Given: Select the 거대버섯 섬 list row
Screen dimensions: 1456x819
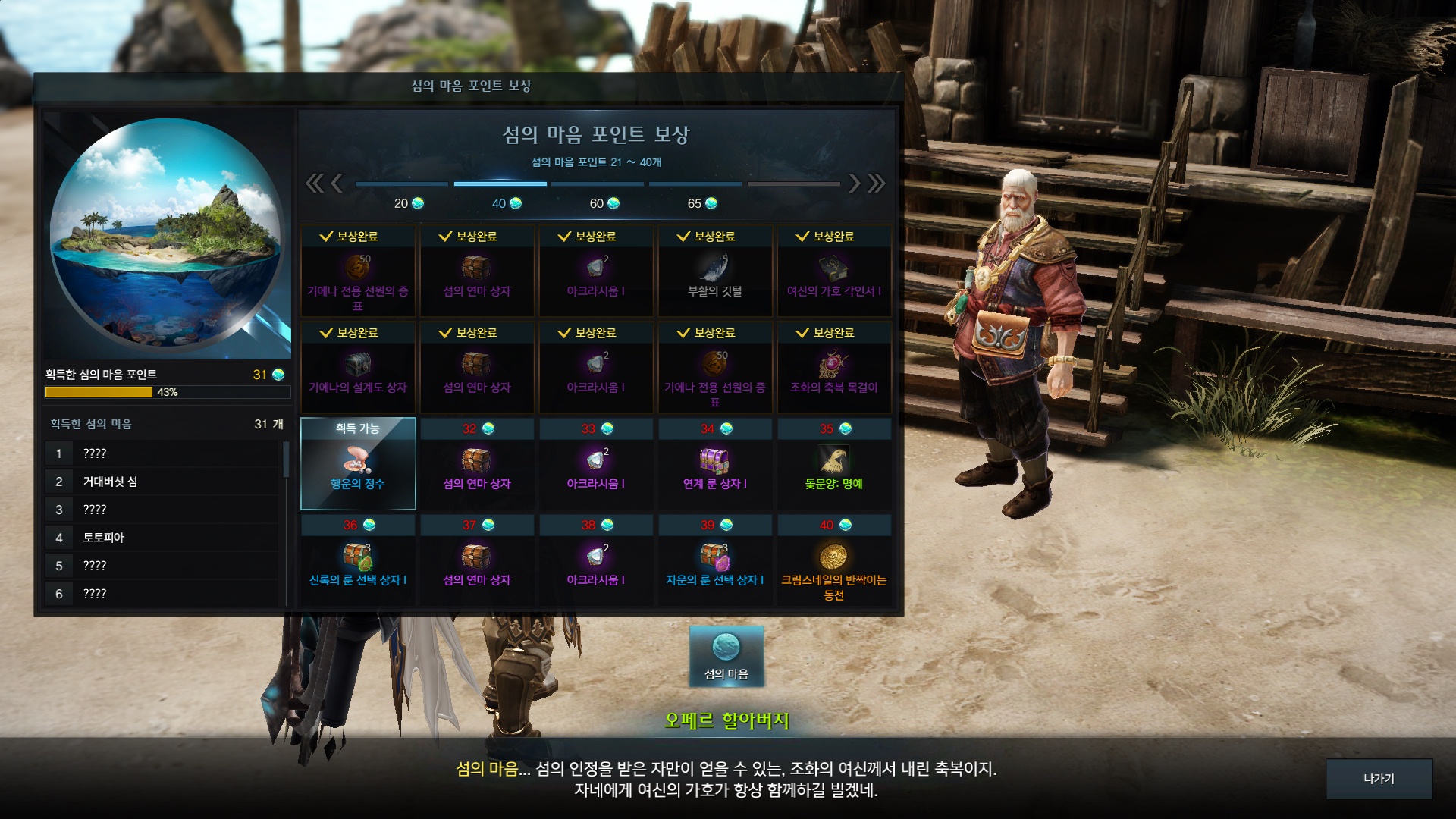Looking at the screenshot, I should tap(163, 482).
